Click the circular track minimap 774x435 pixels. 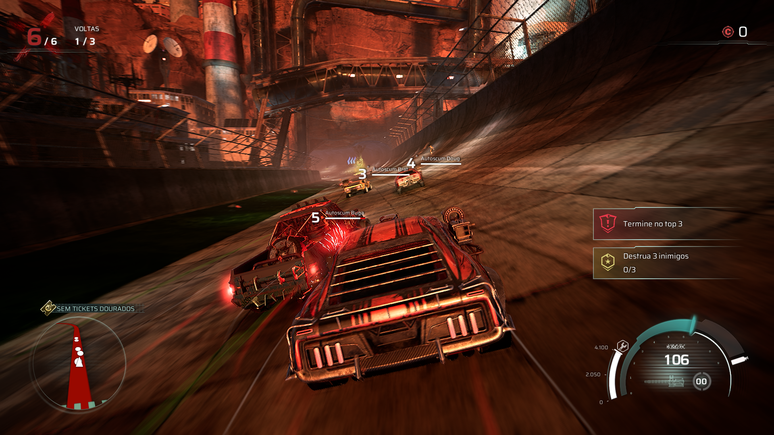coord(78,363)
